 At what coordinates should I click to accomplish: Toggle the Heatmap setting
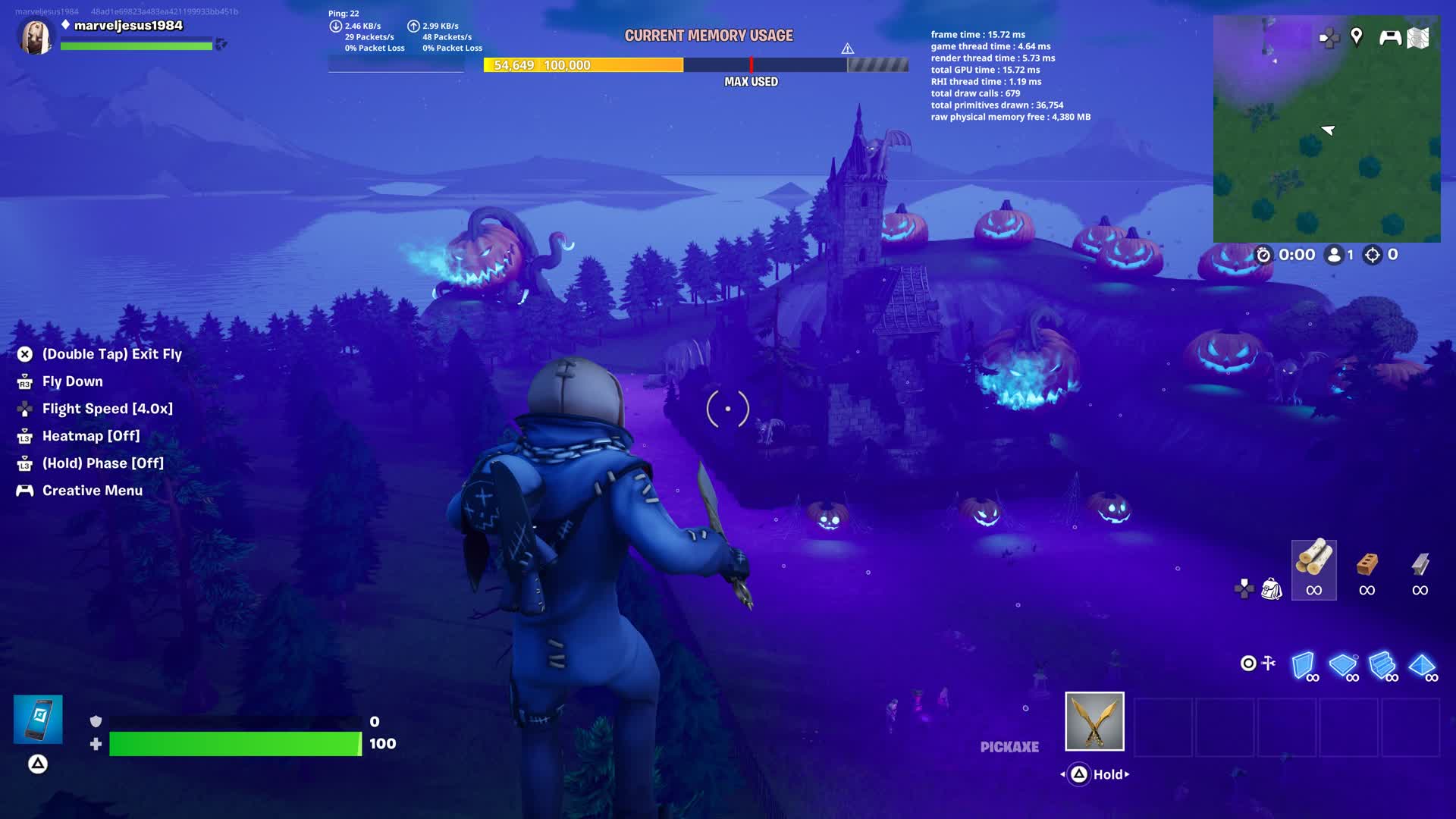(x=91, y=436)
